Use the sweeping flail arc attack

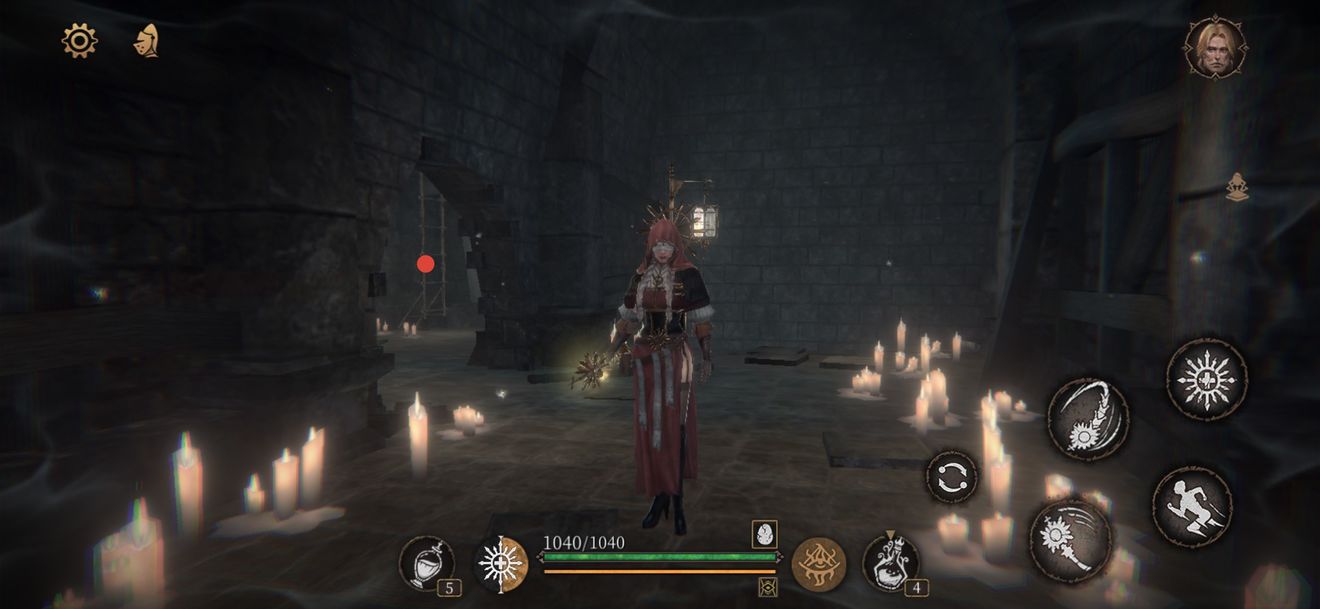point(1088,419)
